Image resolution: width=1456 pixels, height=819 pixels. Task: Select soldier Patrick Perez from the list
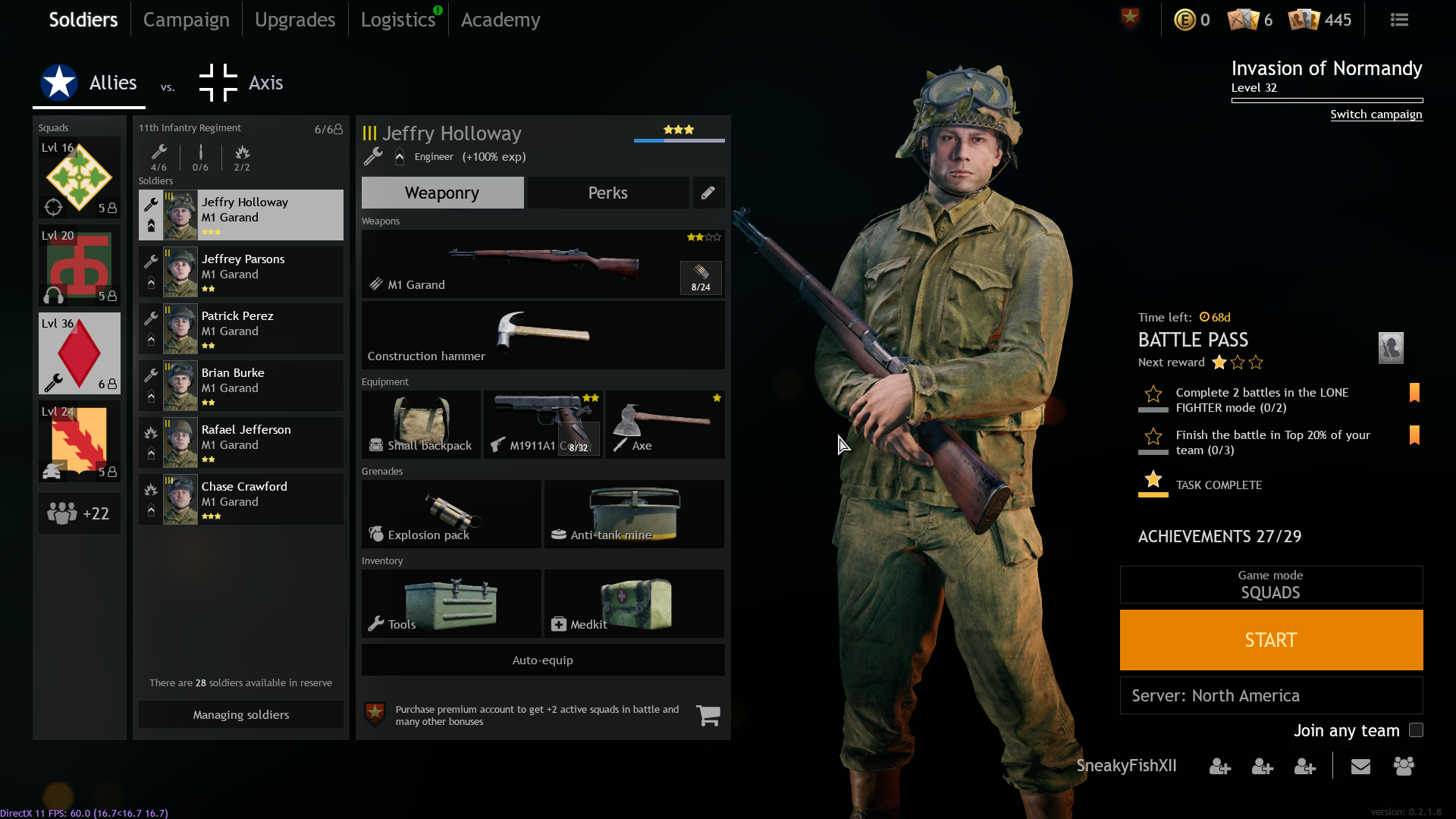[x=241, y=329]
